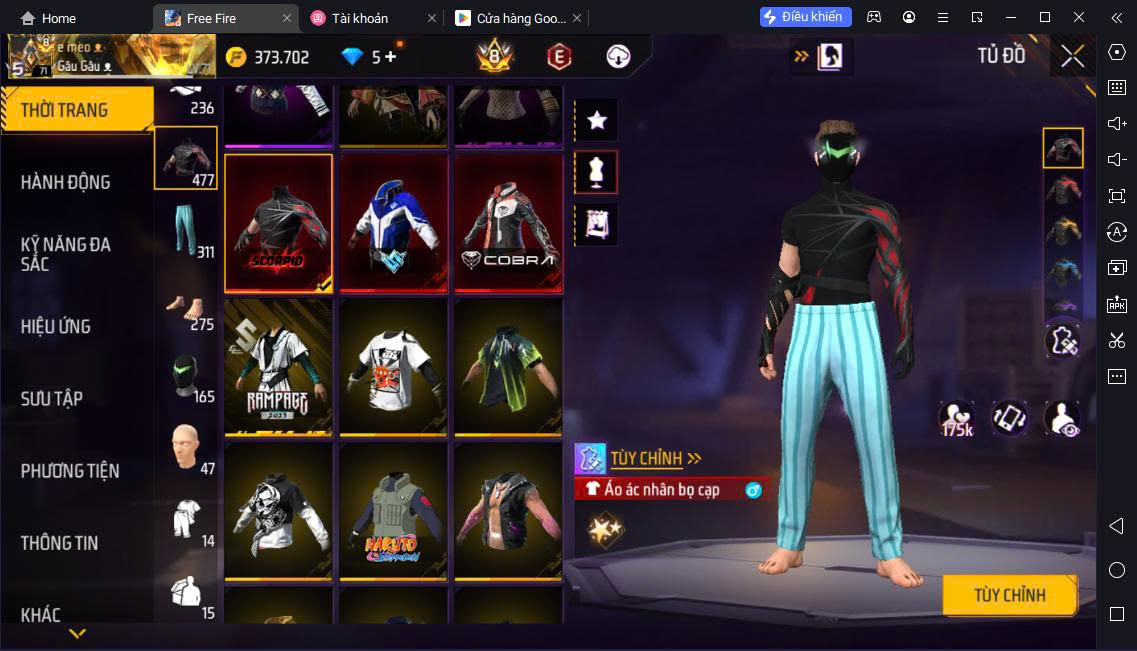
Task: Select the Sưu Tập category
Action: (52, 398)
